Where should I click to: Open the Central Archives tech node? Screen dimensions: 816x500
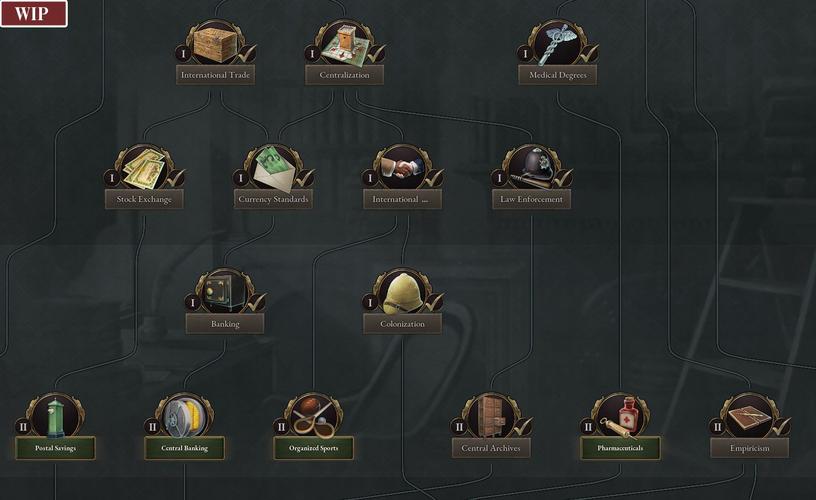click(x=490, y=448)
